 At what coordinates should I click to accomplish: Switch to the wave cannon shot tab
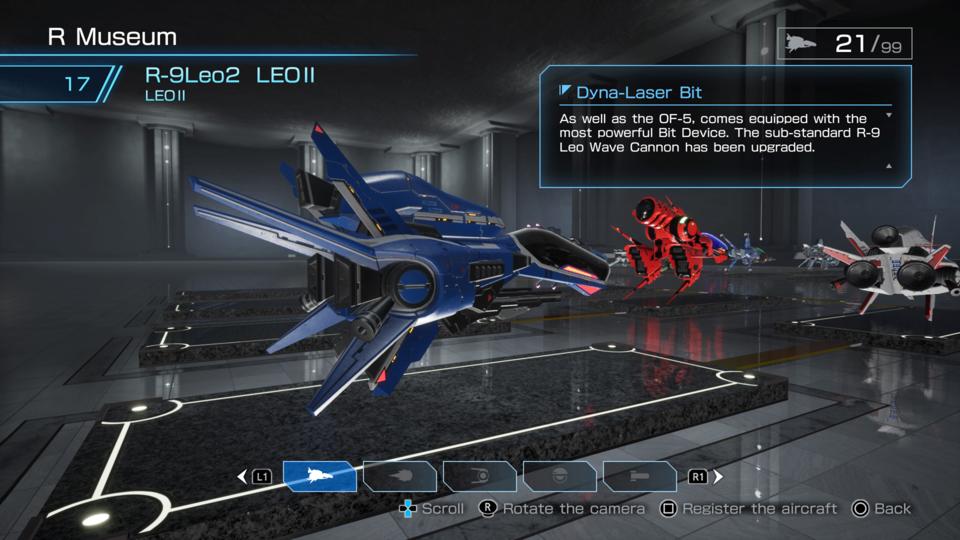pyautogui.click(x=399, y=476)
